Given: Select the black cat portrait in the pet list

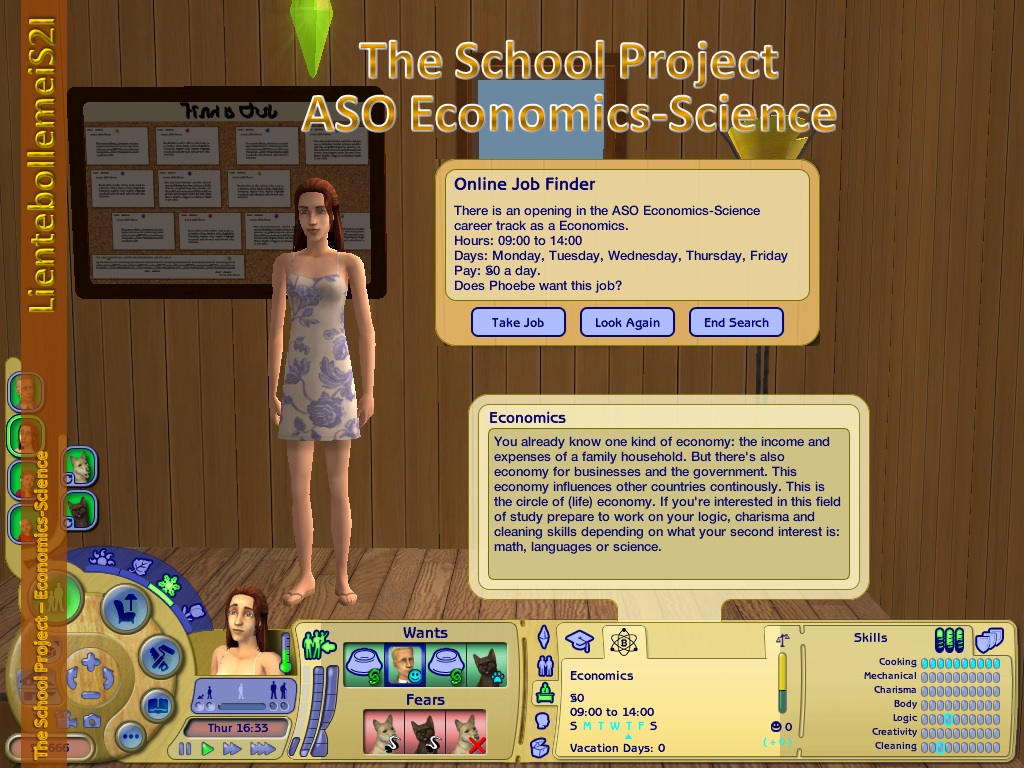Looking at the screenshot, I should tap(79, 511).
